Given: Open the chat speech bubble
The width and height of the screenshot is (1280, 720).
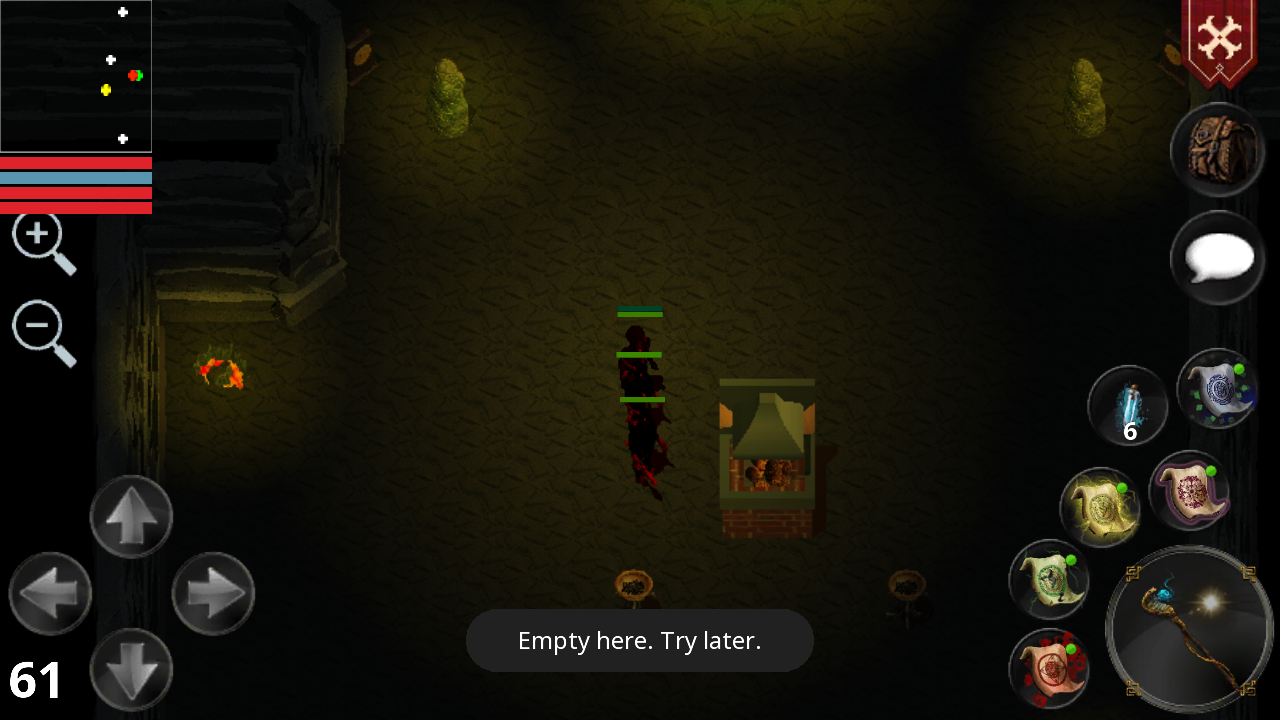Looking at the screenshot, I should (x=1217, y=257).
